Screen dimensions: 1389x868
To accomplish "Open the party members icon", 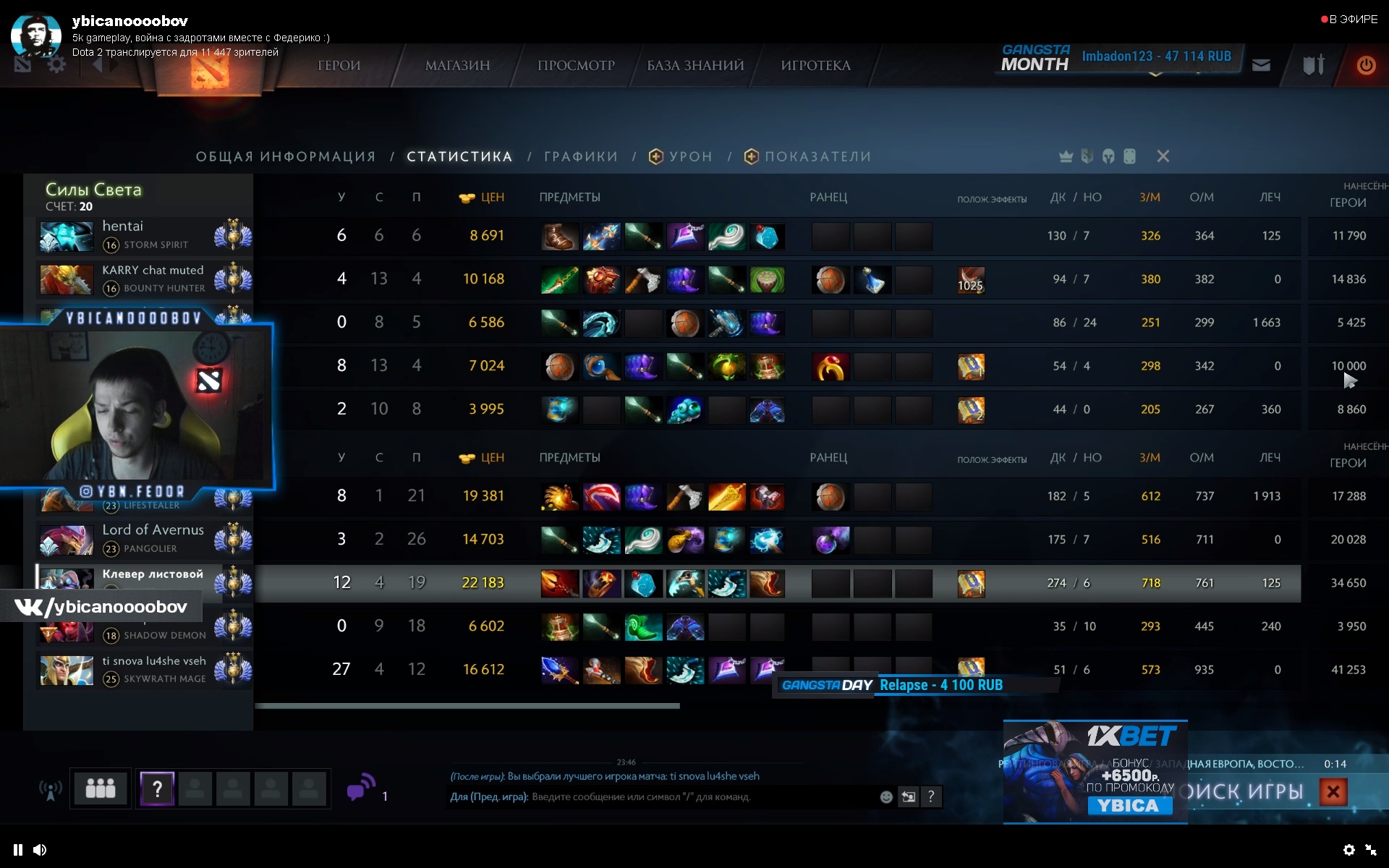I will 101,788.
